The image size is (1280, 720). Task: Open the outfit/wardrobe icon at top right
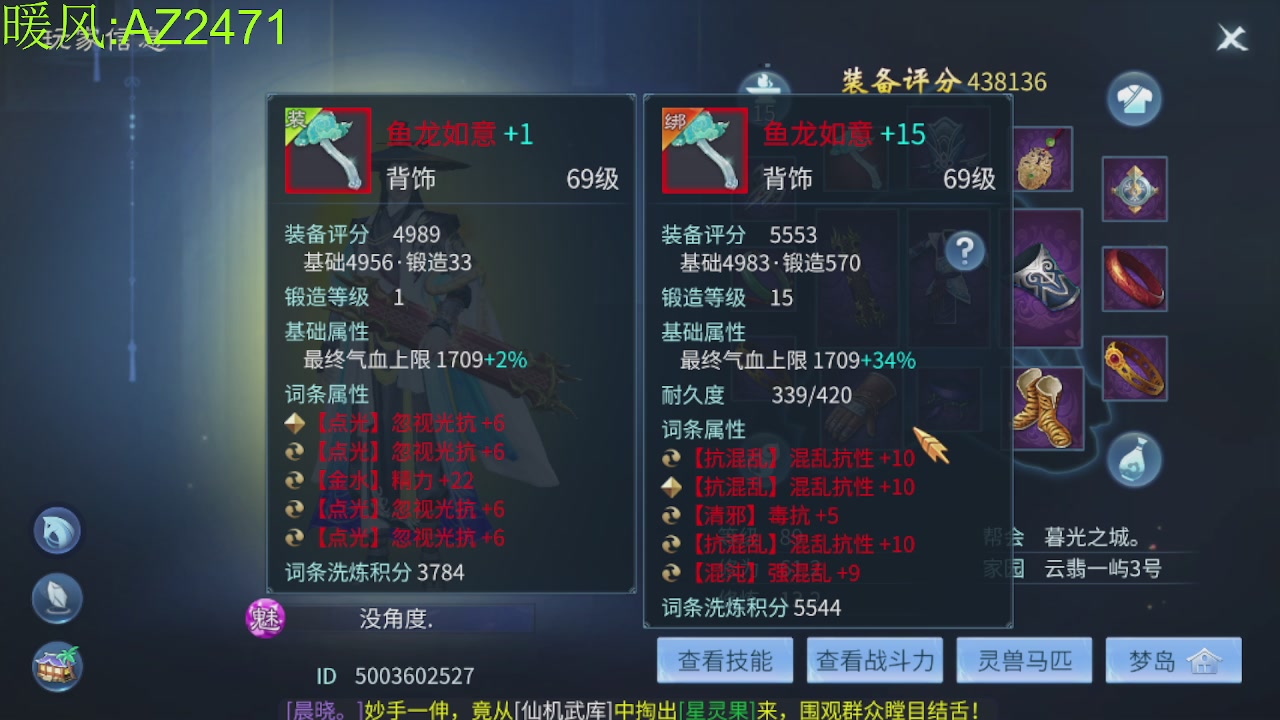[1134, 99]
